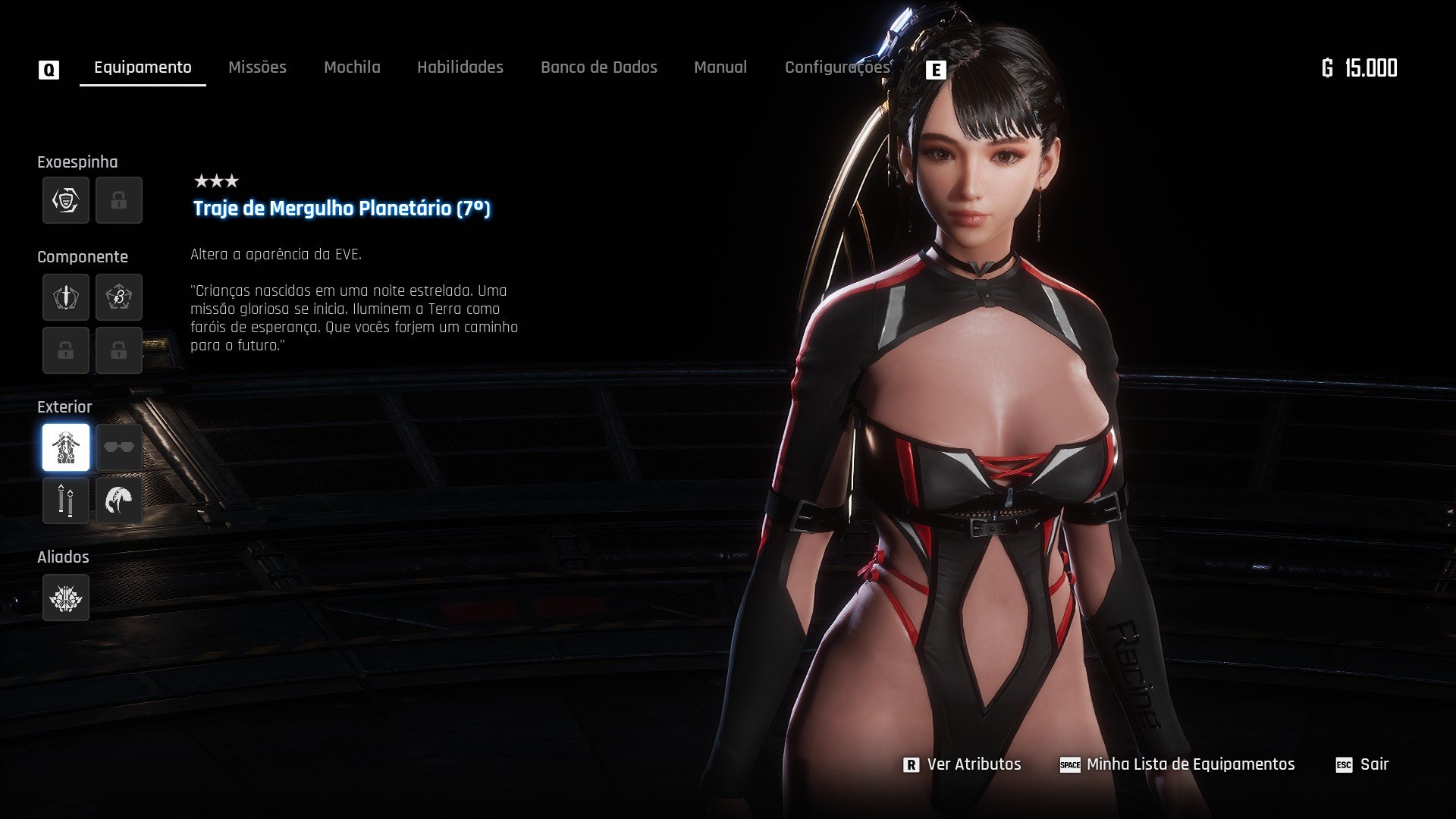This screenshot has height=819, width=1456.
Task: Open the Banco de Dados tab
Action: click(x=598, y=67)
